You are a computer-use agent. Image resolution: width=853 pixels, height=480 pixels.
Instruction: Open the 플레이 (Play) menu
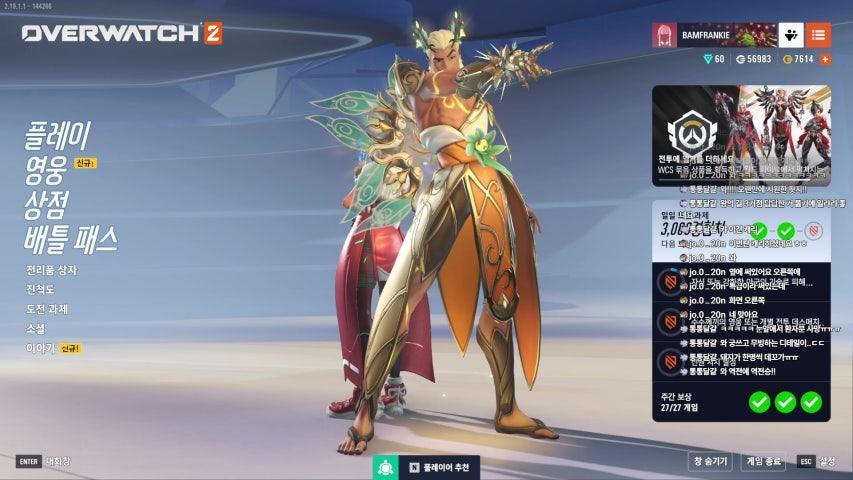[x=58, y=134]
